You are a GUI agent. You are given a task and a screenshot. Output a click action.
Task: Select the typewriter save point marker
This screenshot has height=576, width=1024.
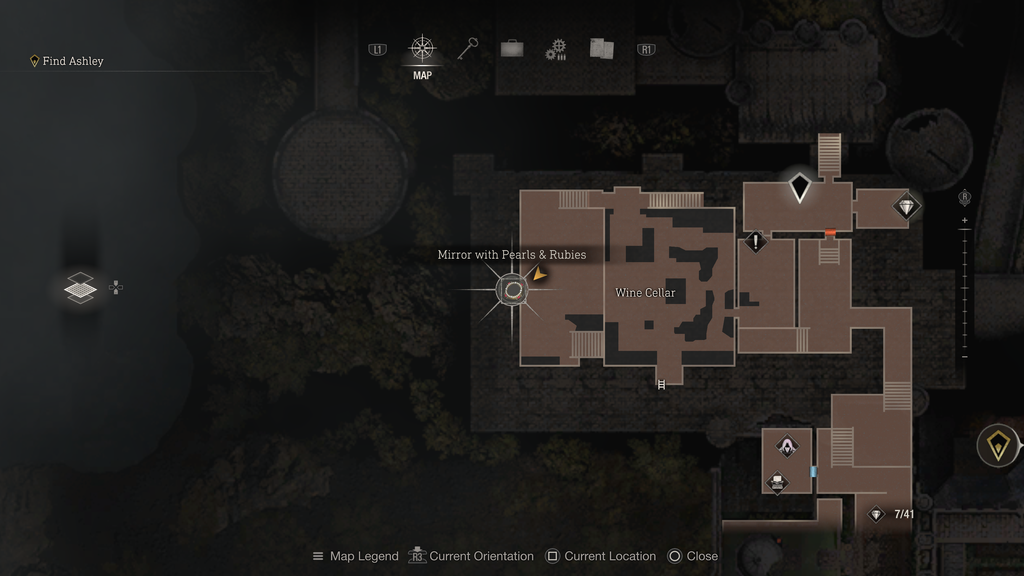(x=777, y=483)
